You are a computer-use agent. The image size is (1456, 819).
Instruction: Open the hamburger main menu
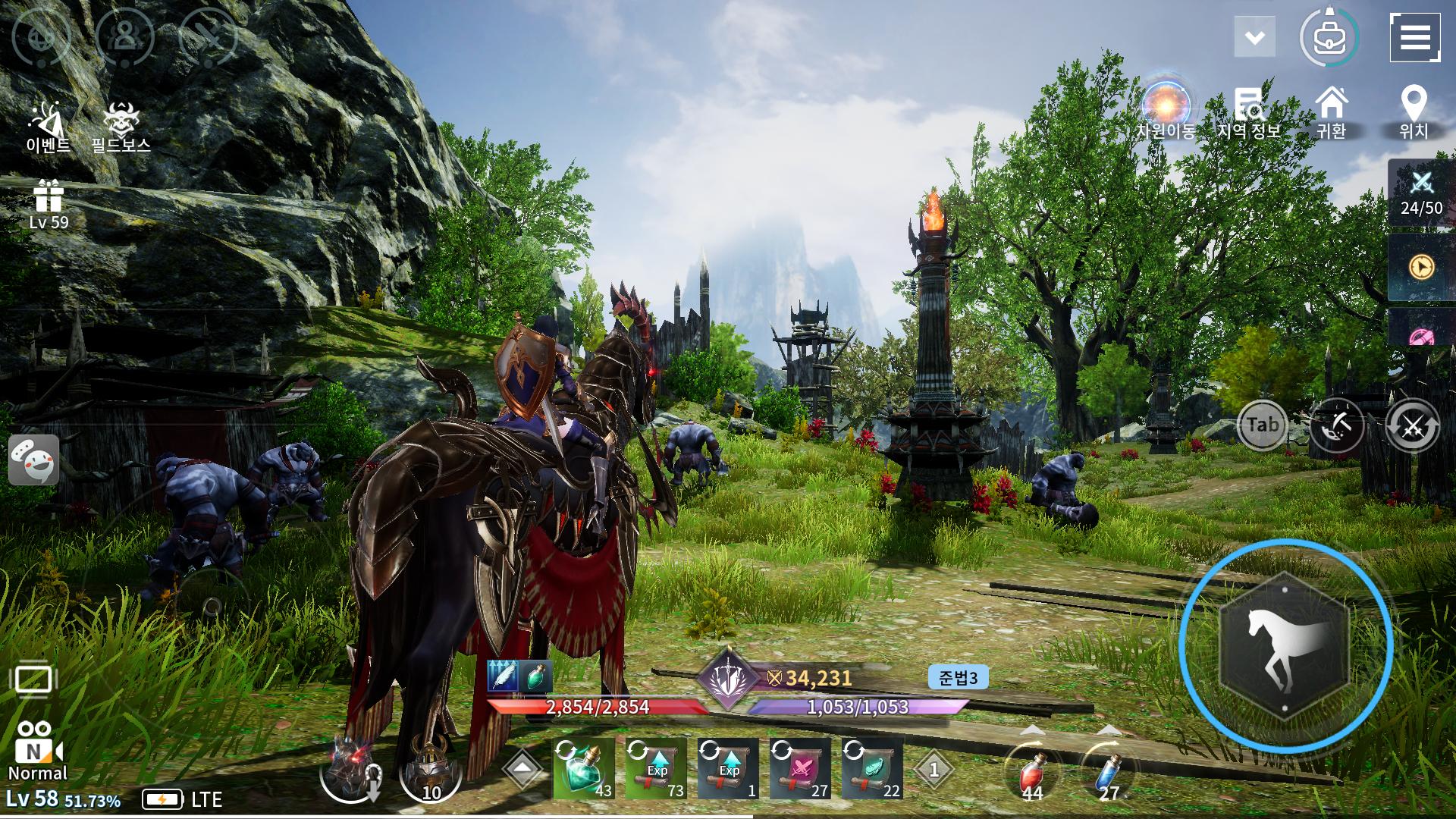coord(1414,36)
